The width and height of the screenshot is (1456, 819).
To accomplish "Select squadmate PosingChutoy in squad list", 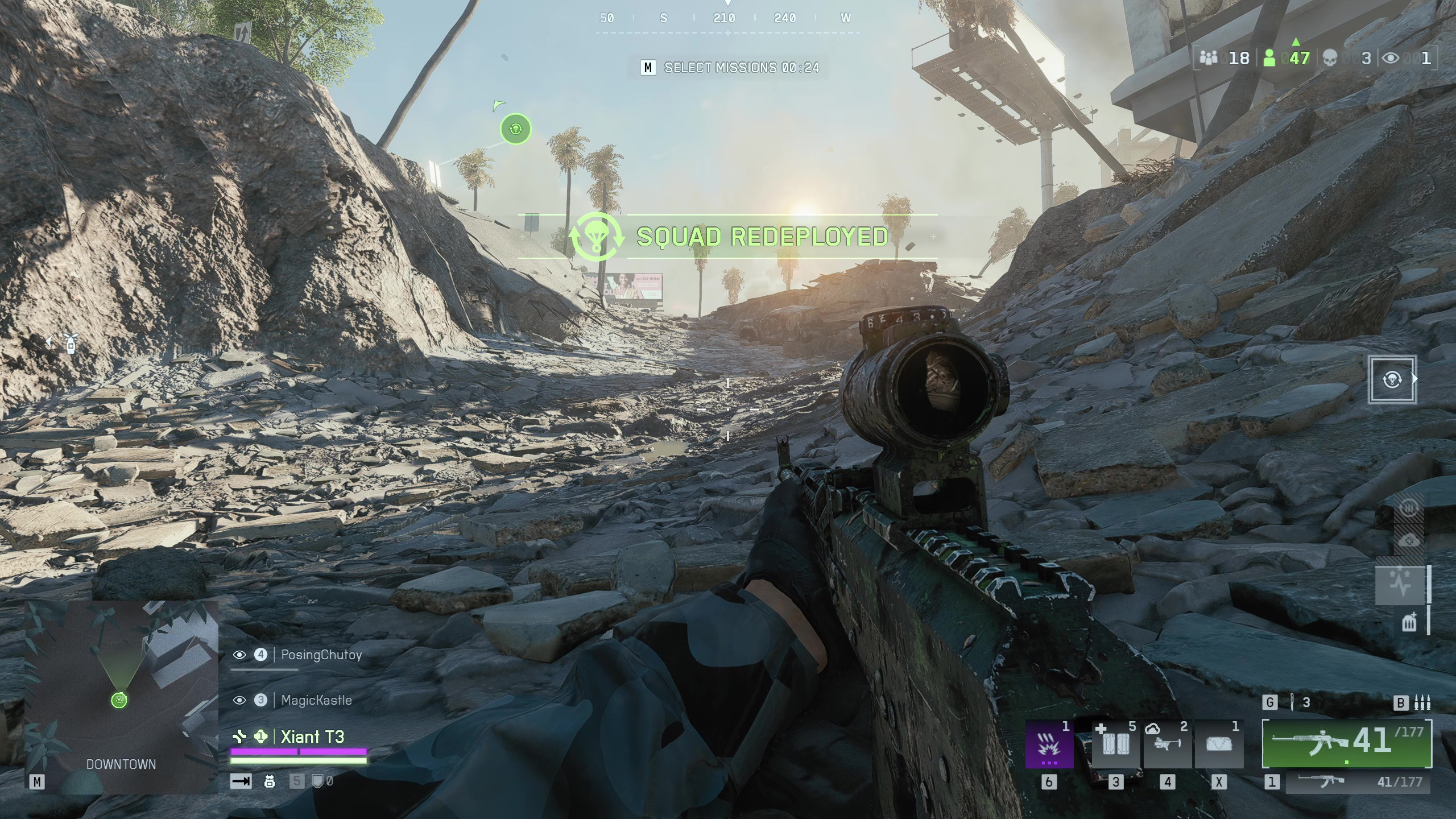I will (x=321, y=655).
